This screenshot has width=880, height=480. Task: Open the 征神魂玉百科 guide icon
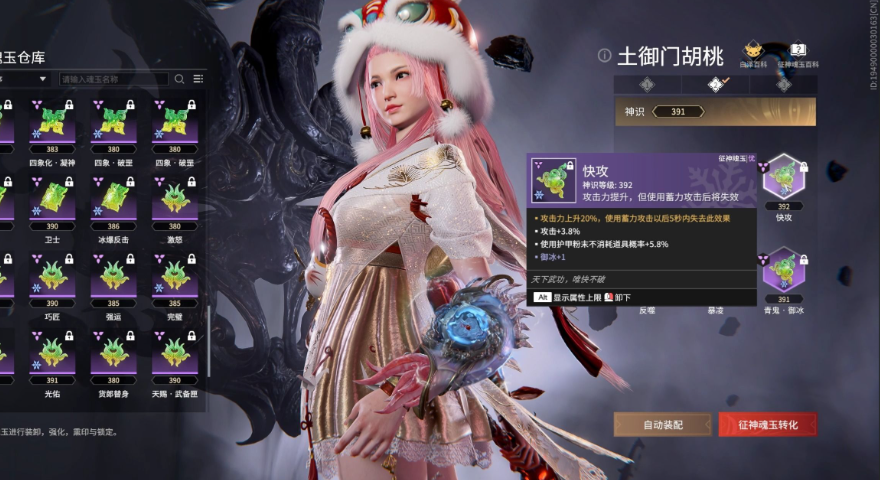pos(798,51)
